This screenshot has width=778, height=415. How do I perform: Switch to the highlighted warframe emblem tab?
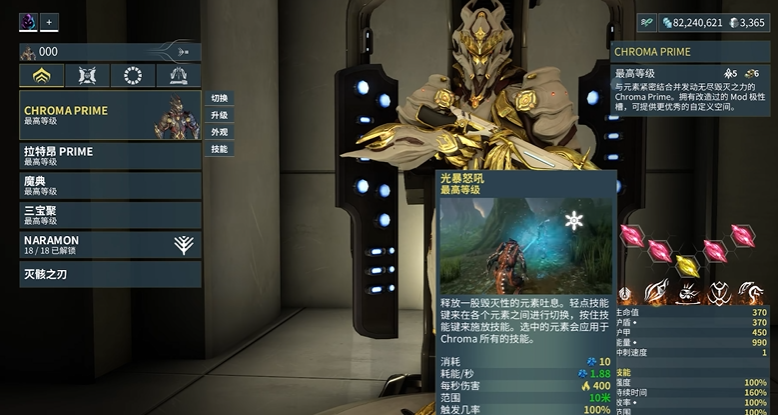tap(42, 76)
